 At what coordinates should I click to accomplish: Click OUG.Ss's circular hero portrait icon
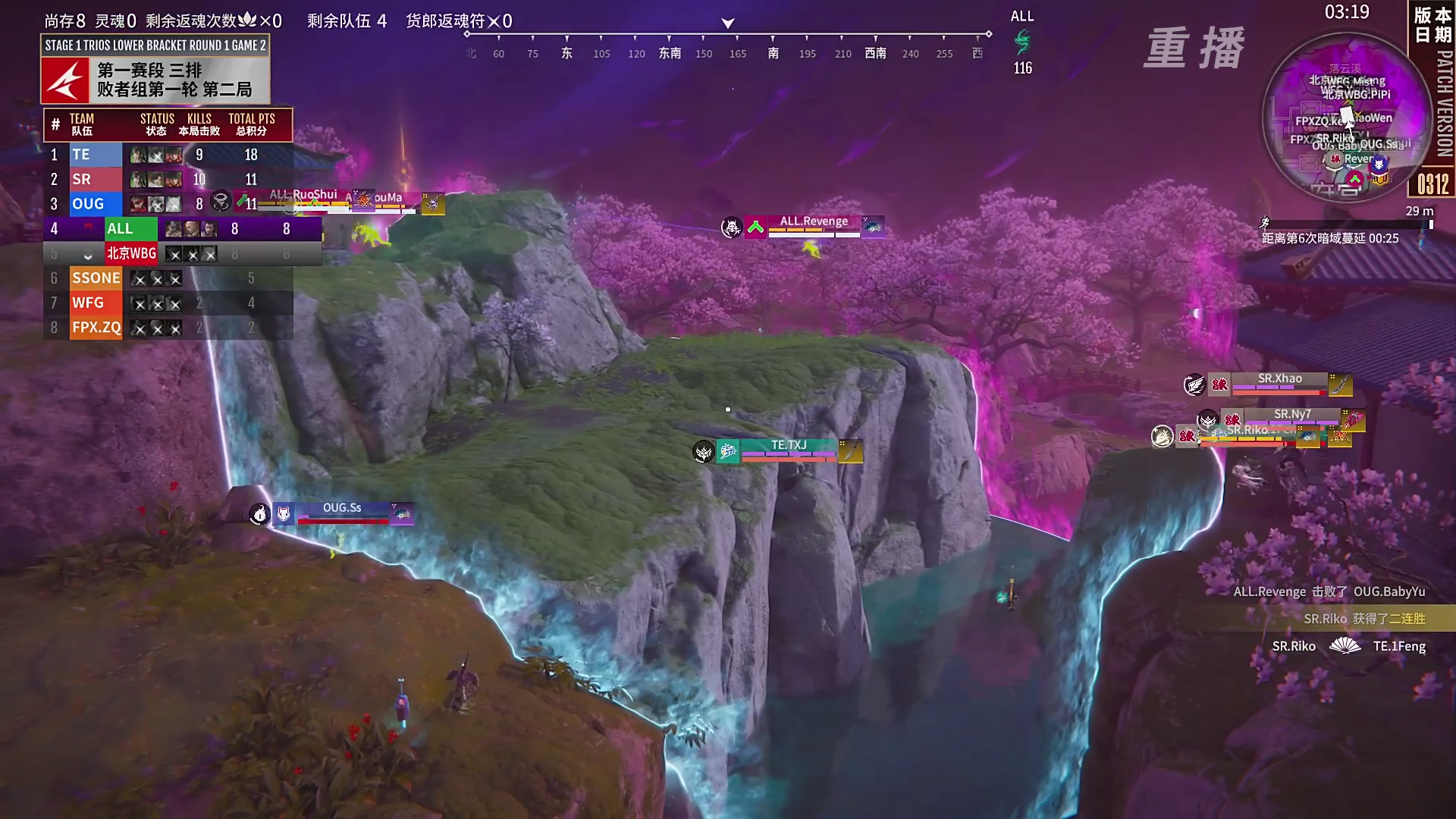[259, 514]
